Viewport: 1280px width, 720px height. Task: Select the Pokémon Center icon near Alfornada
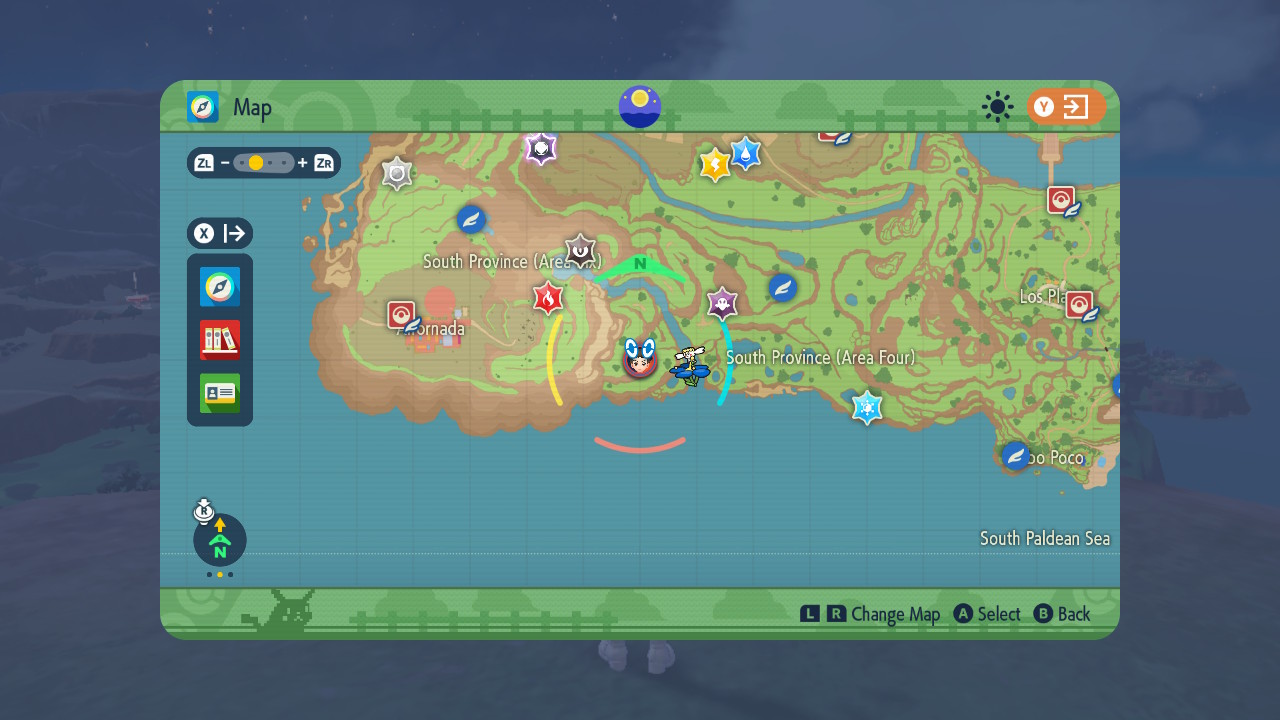pos(399,313)
